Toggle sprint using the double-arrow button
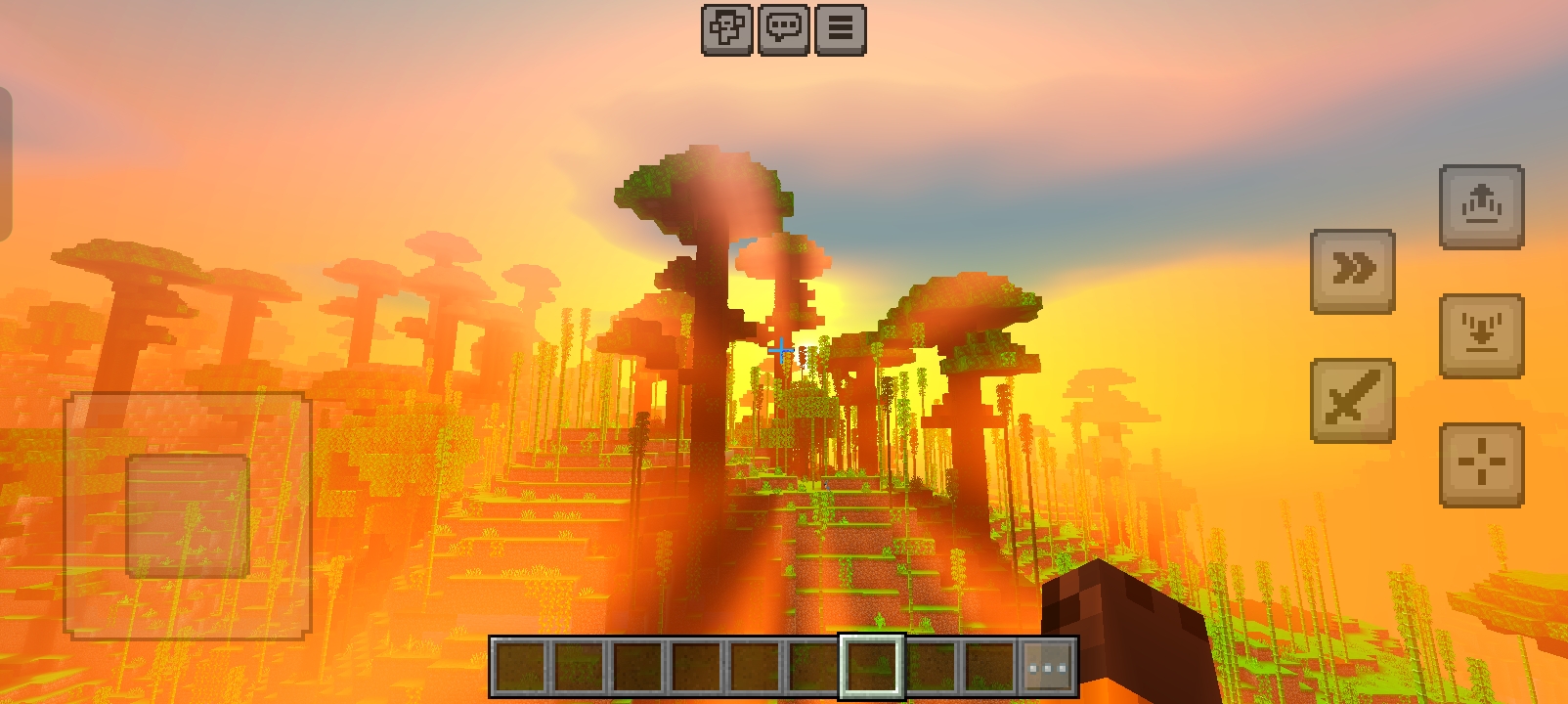Screen dimensions: 1568x704 tap(1353, 271)
